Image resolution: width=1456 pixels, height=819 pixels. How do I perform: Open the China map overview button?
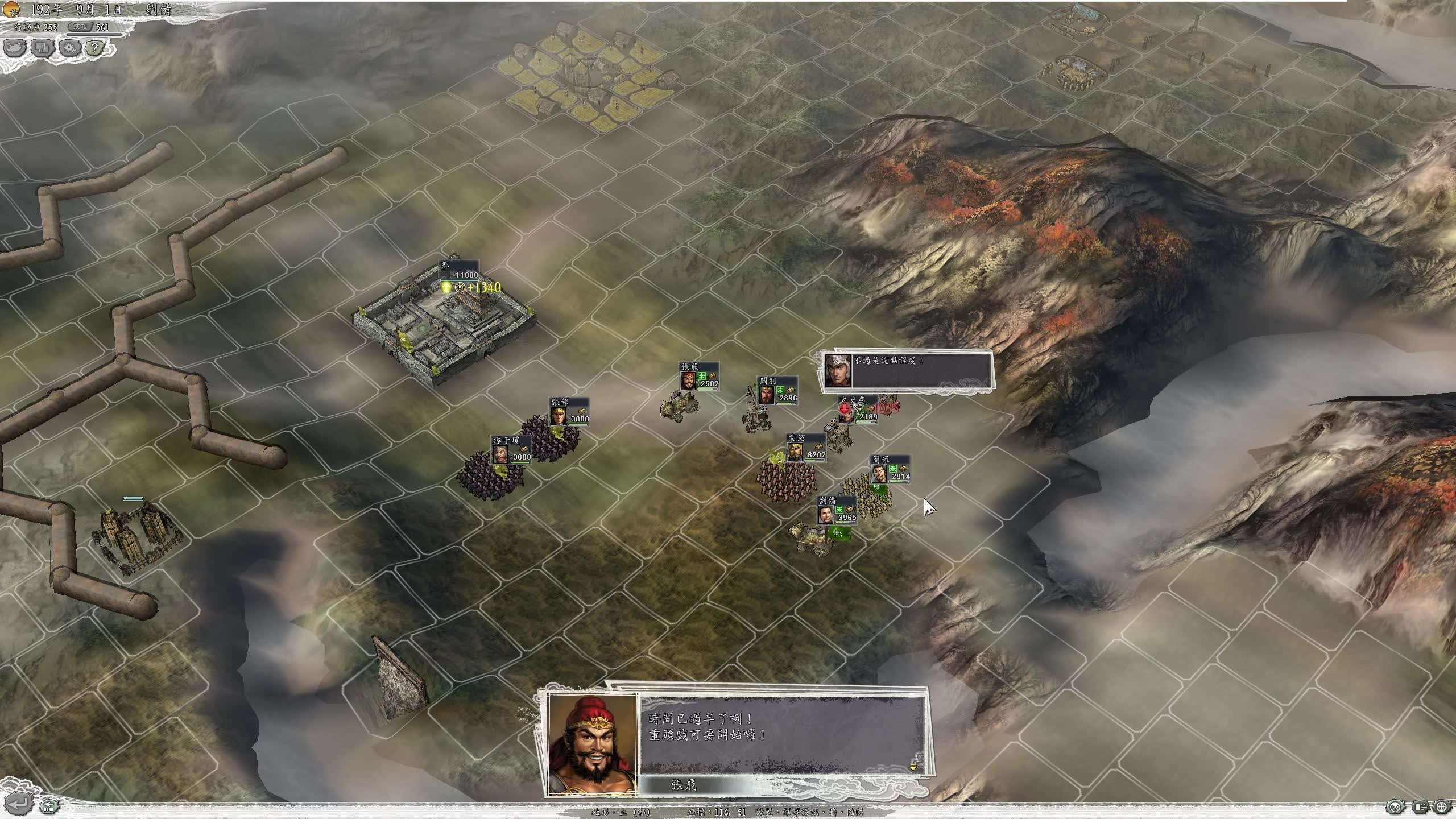pyautogui.click(x=15, y=48)
